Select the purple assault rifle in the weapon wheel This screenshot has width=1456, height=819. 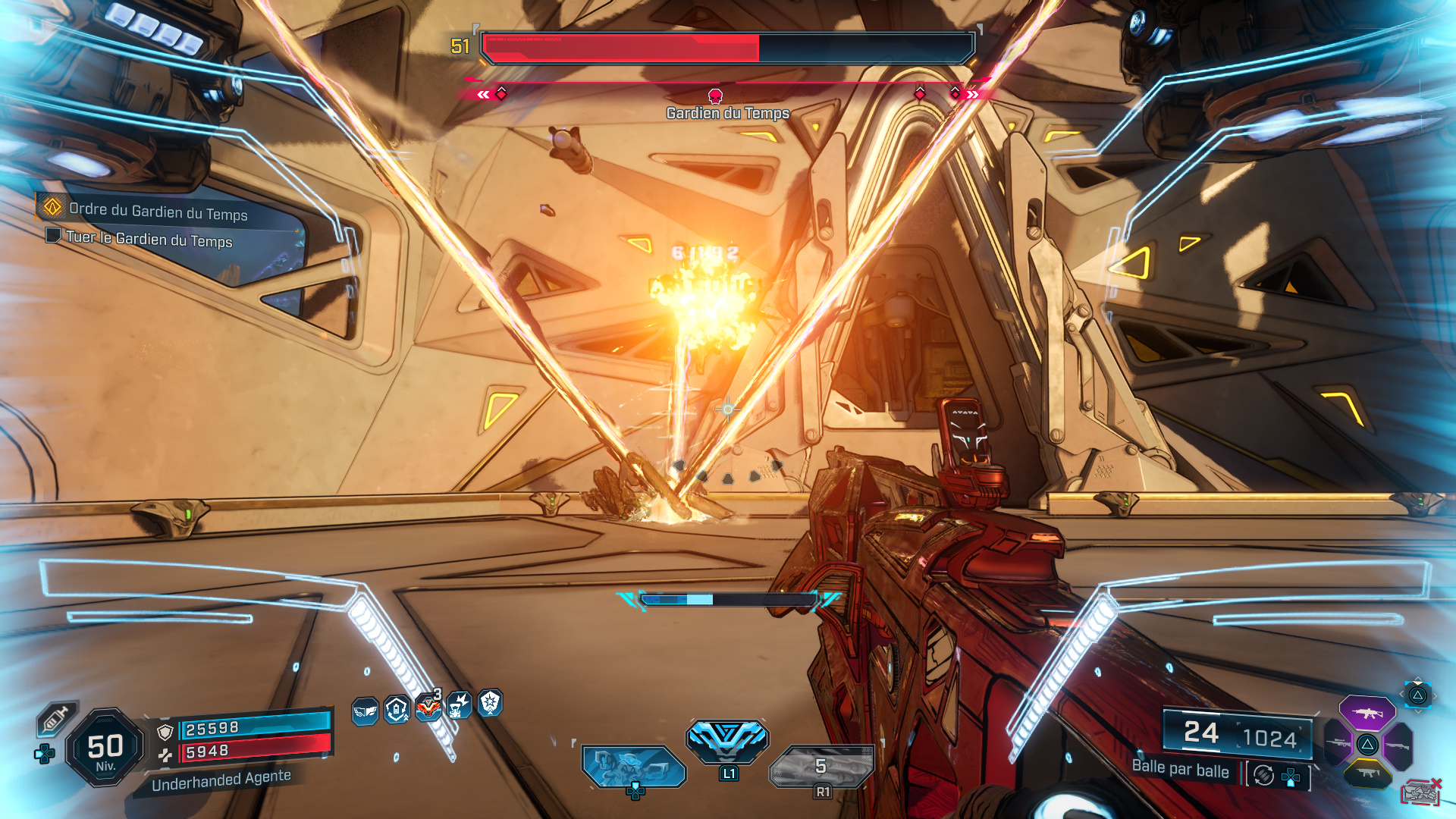[x=1367, y=713]
